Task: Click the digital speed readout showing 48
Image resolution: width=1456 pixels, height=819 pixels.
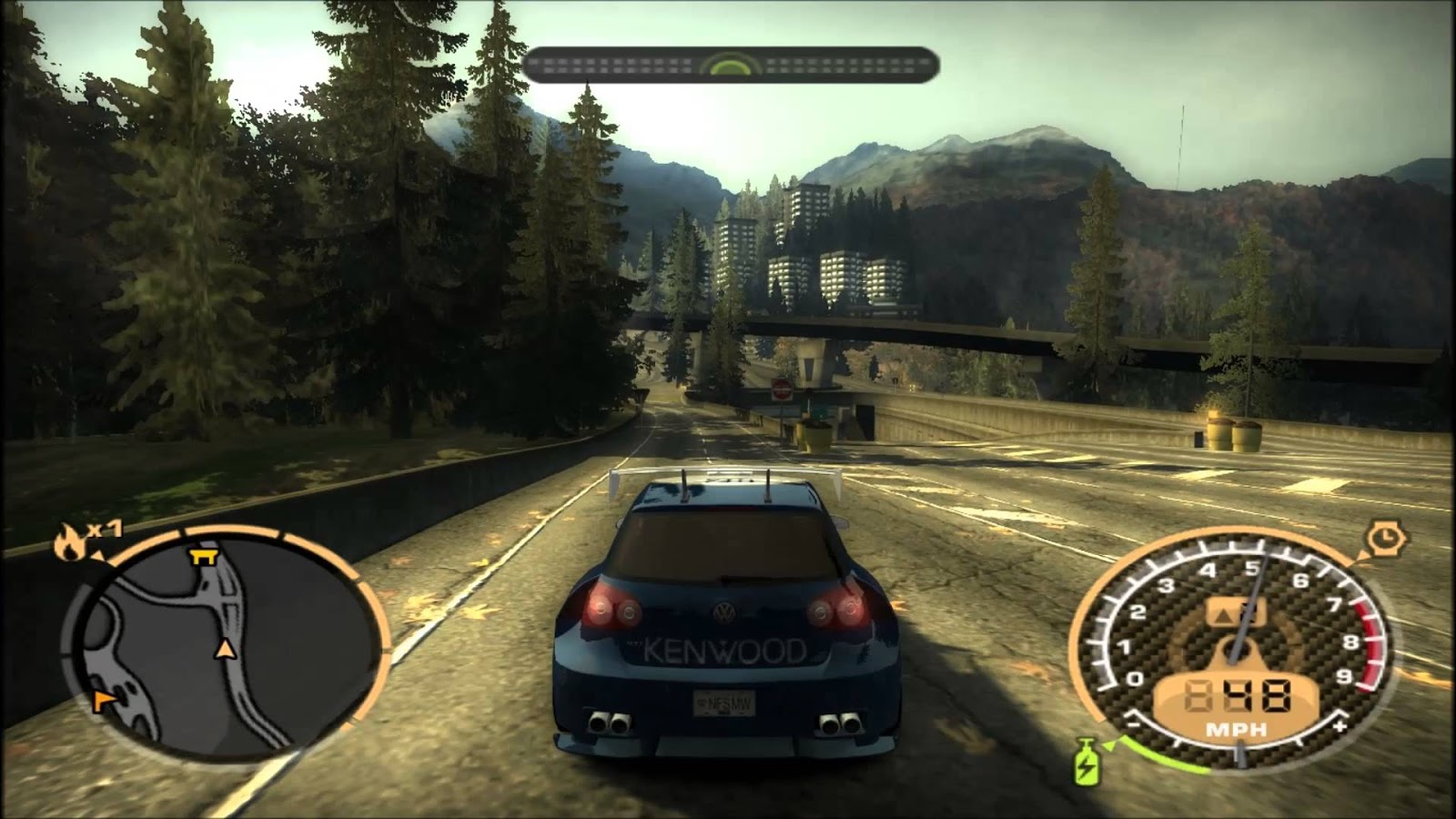Action: click(x=1241, y=696)
